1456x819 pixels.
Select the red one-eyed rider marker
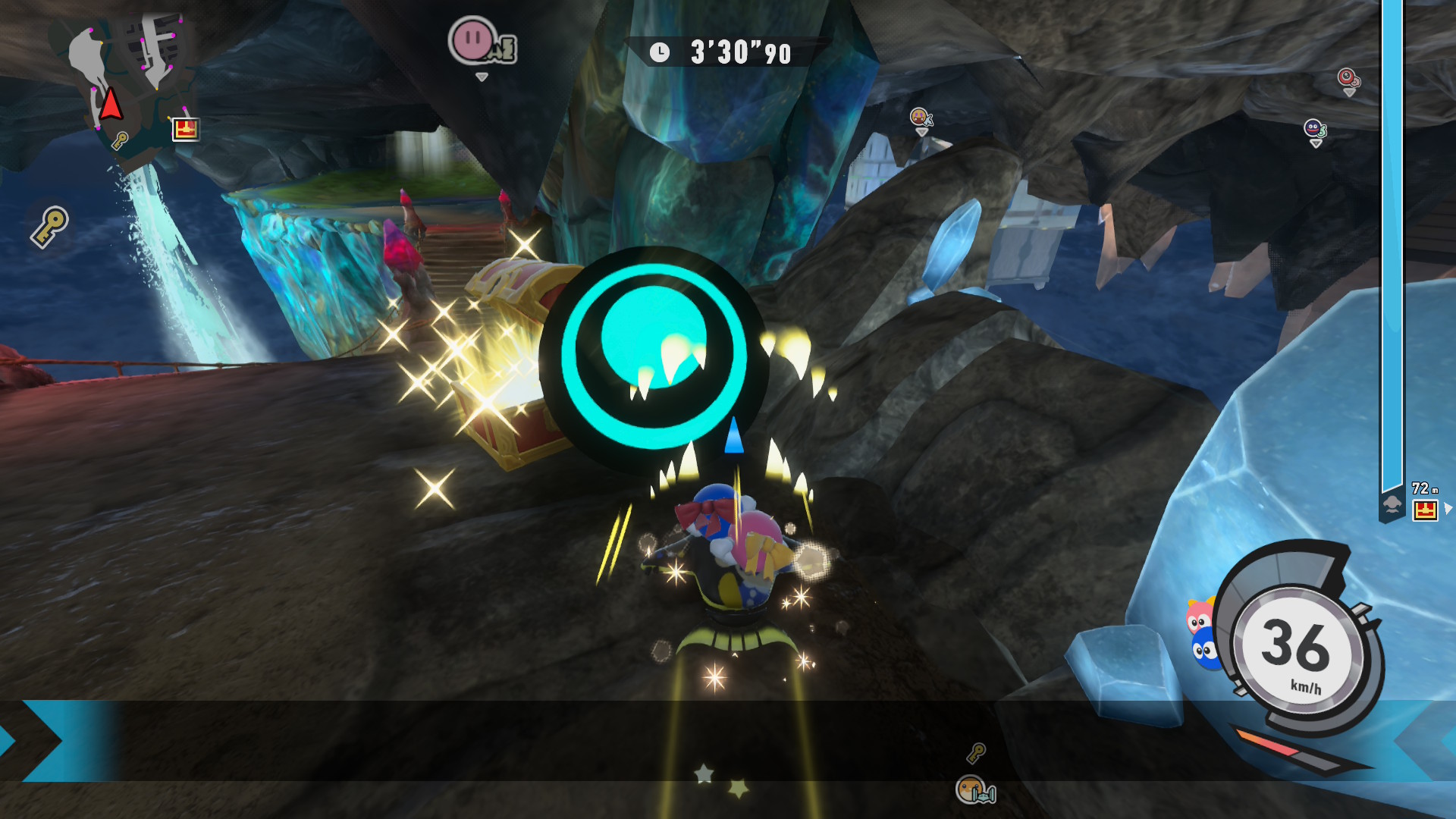[x=1347, y=77]
